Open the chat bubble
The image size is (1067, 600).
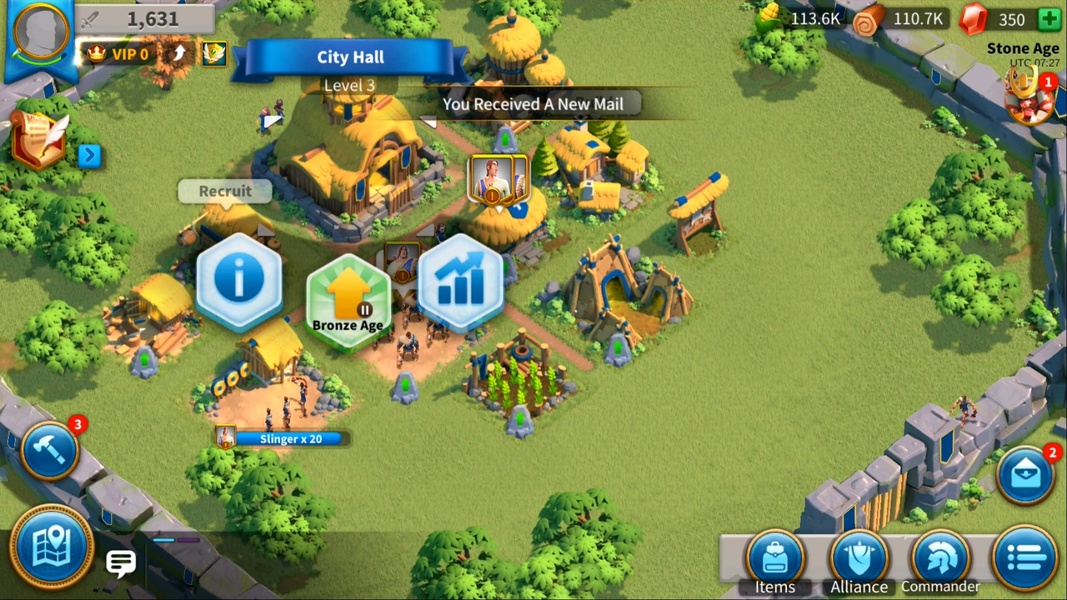click(x=121, y=563)
